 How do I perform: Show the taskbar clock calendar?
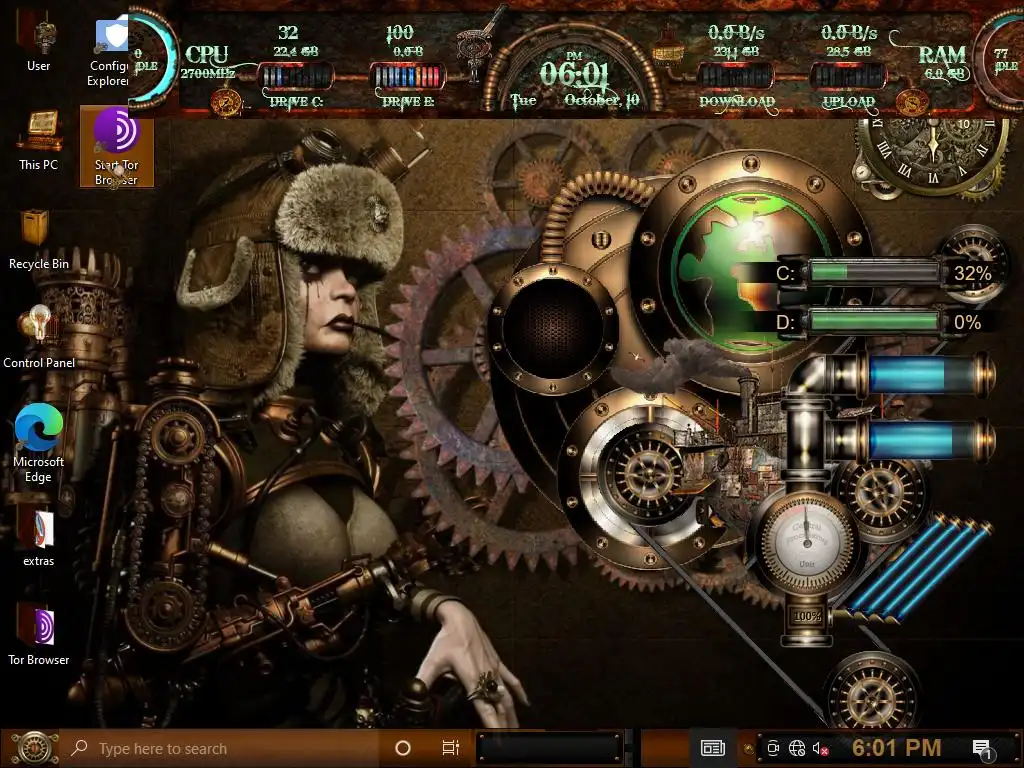(896, 747)
